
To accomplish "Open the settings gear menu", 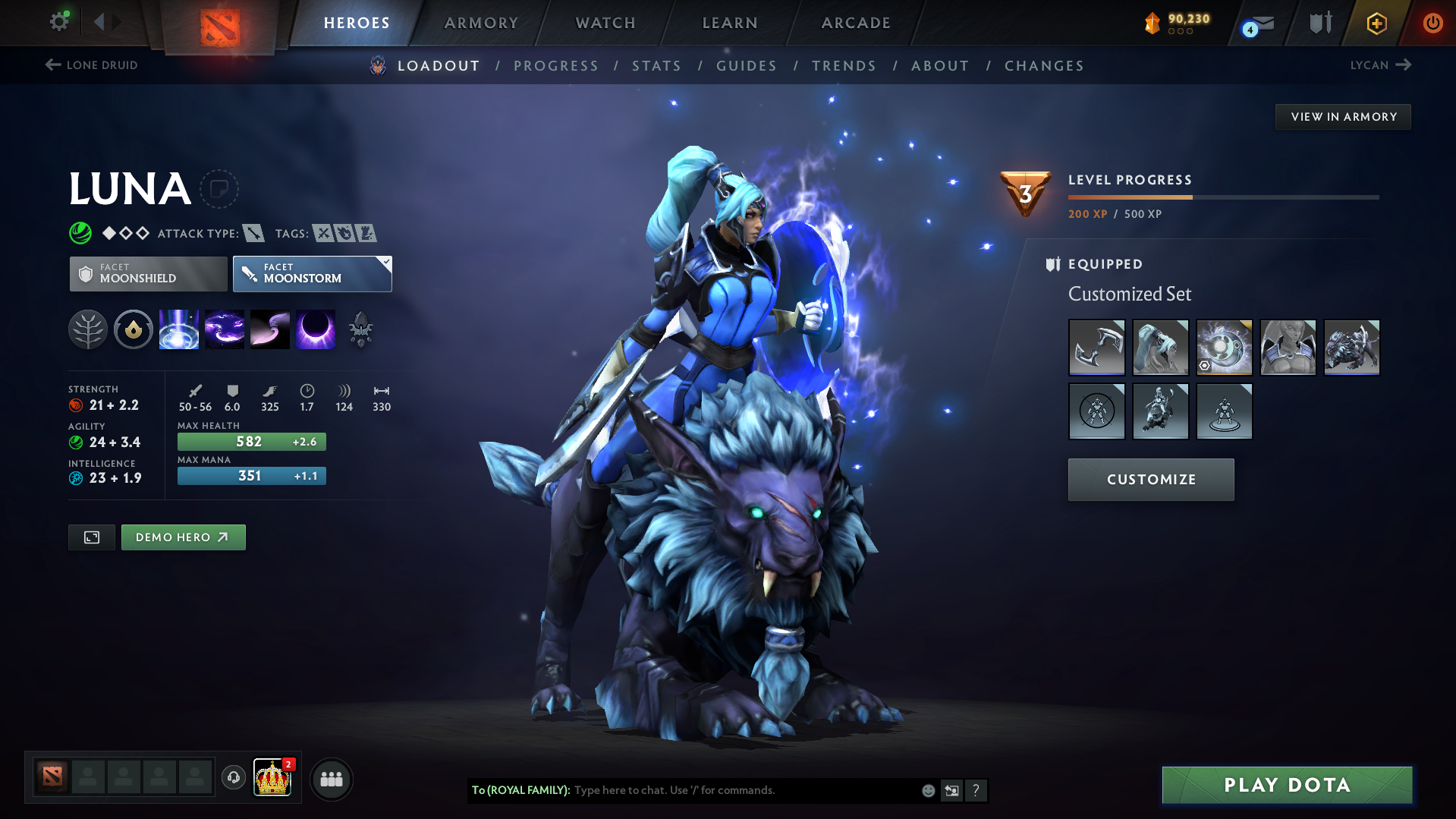I will click(59, 21).
